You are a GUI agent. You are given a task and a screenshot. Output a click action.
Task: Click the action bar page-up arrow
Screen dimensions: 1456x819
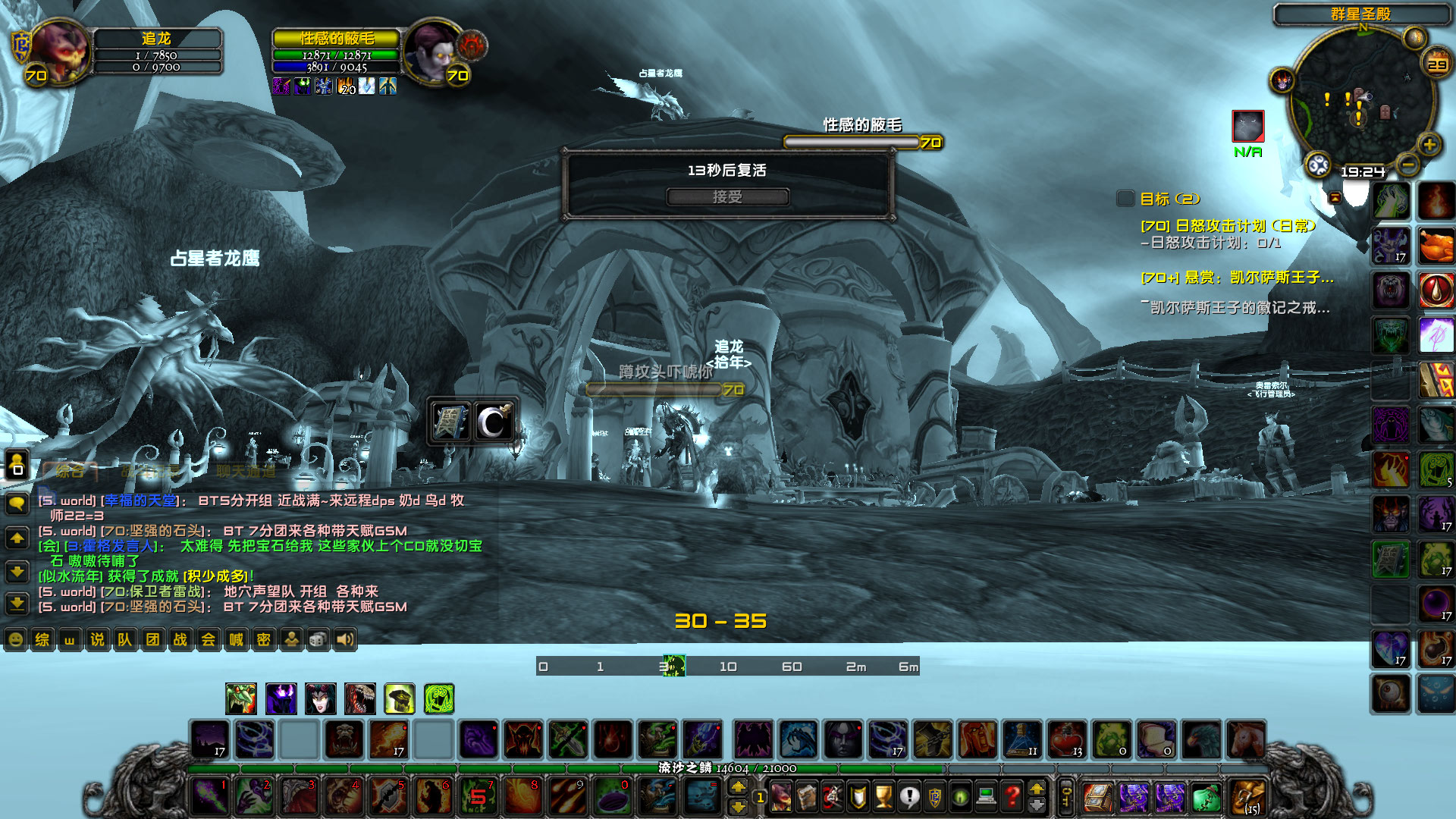coord(739,786)
